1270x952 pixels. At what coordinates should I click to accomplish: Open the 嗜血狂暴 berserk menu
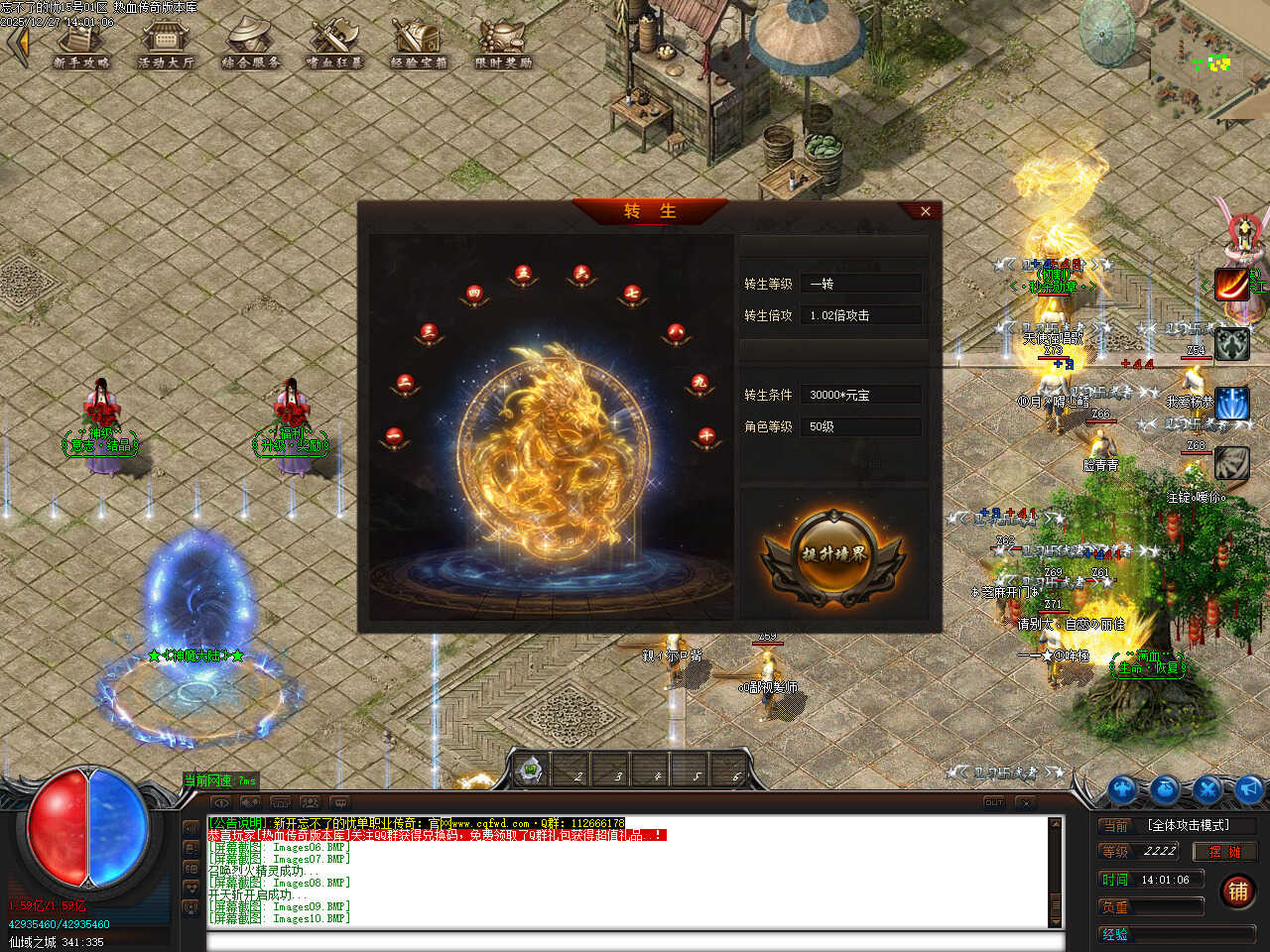click(334, 46)
